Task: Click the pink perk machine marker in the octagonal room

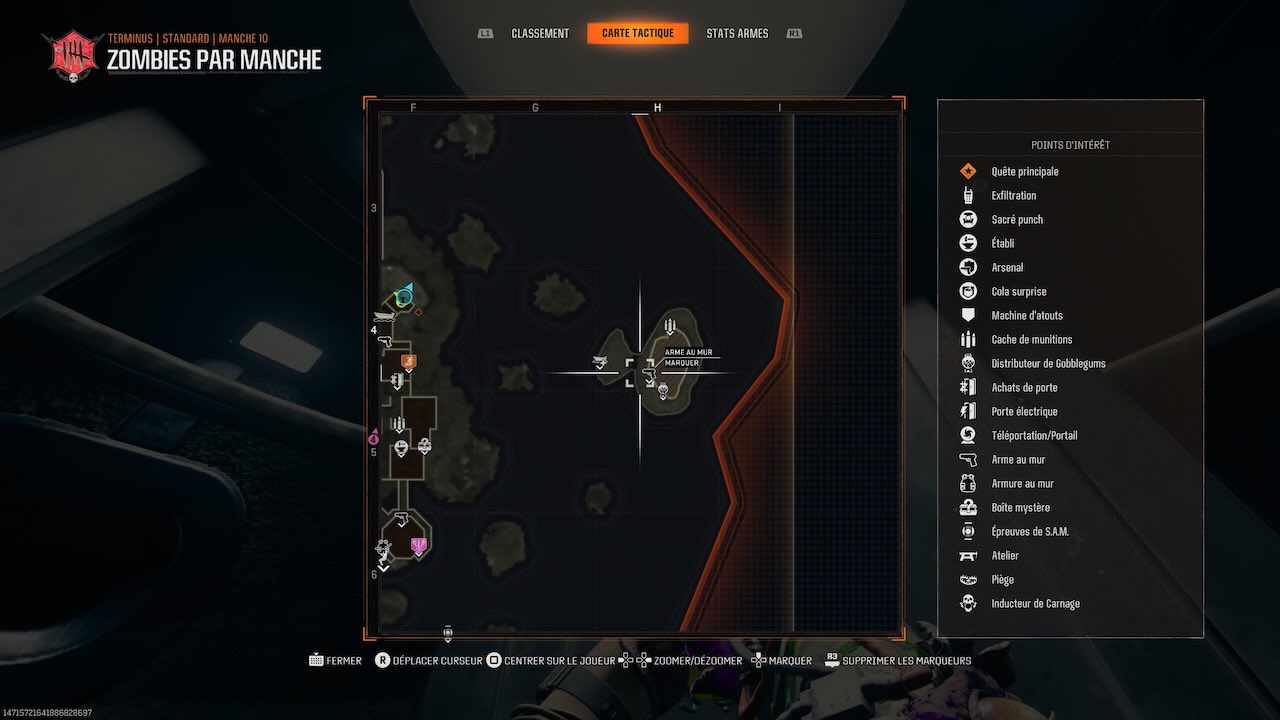Action: click(x=418, y=545)
